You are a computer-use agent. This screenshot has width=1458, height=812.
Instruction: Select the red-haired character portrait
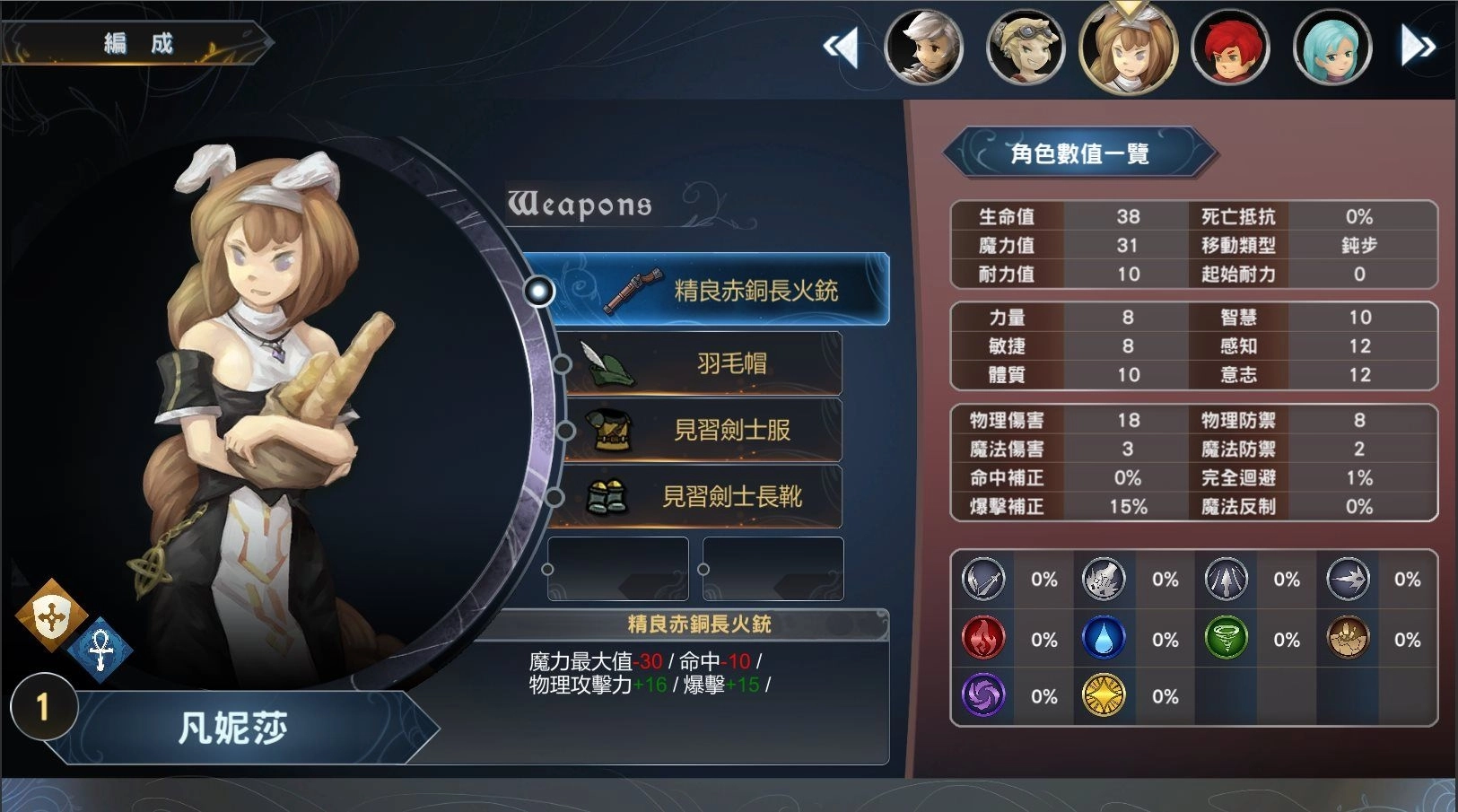(x=1230, y=47)
